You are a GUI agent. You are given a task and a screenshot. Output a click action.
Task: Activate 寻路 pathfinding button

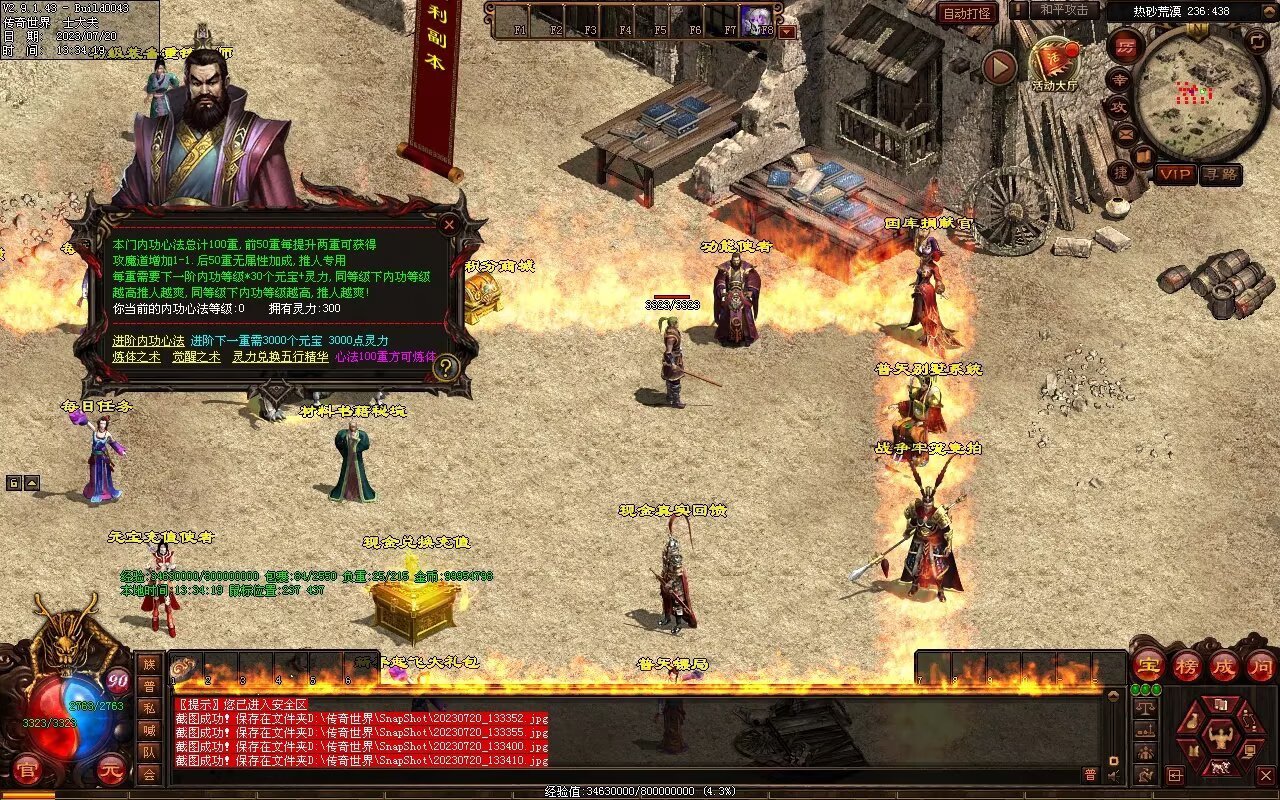click(1220, 174)
